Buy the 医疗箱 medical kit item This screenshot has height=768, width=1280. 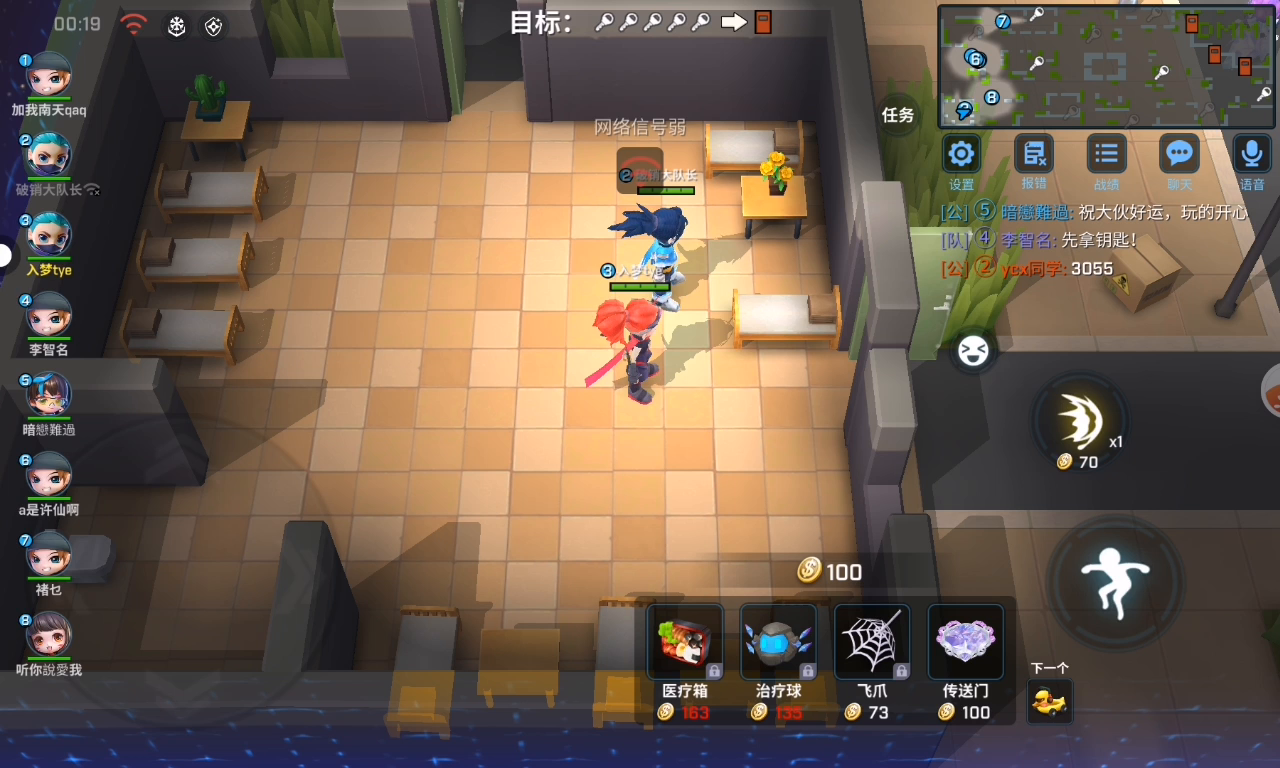click(x=685, y=642)
